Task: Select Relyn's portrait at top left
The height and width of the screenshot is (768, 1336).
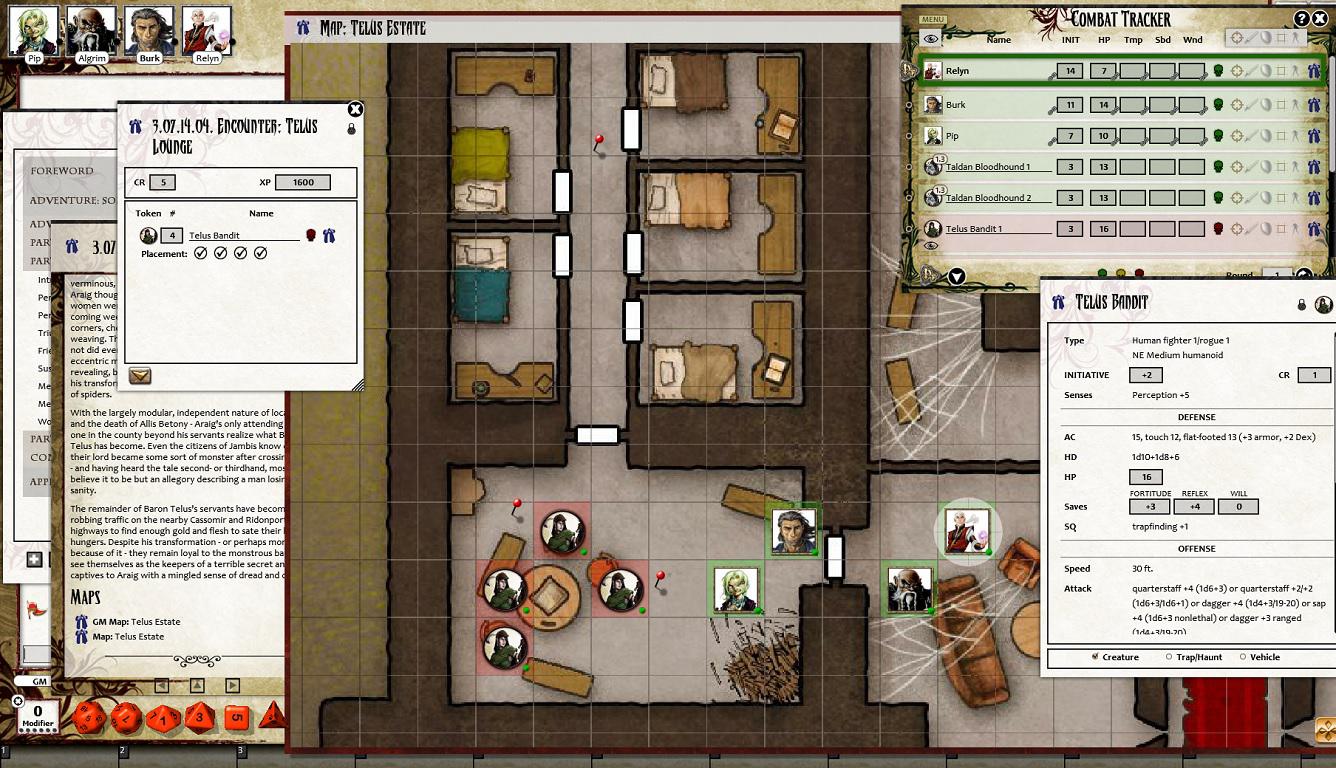Action: [x=206, y=27]
